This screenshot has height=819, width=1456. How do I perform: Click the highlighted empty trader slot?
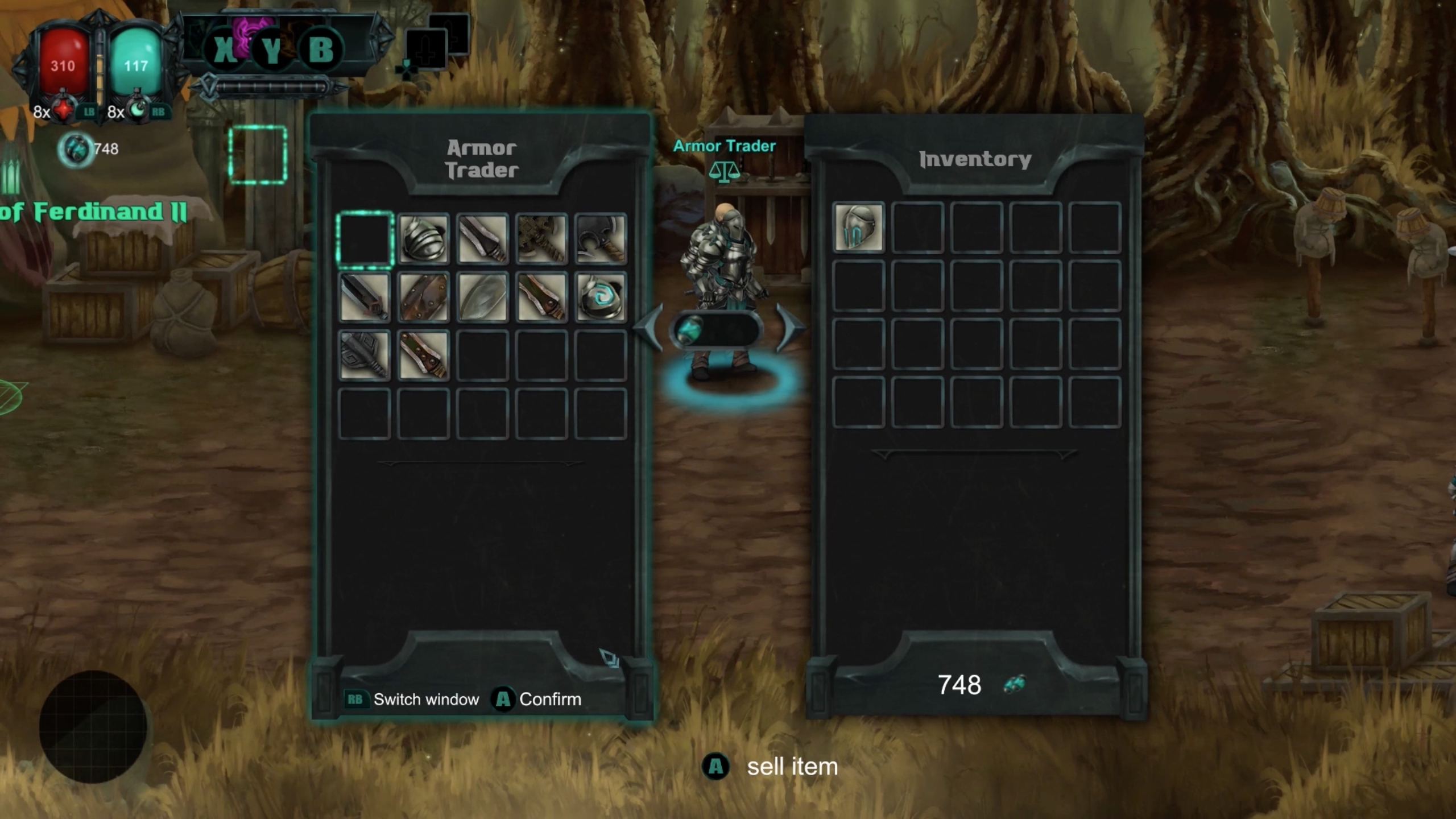click(365, 239)
